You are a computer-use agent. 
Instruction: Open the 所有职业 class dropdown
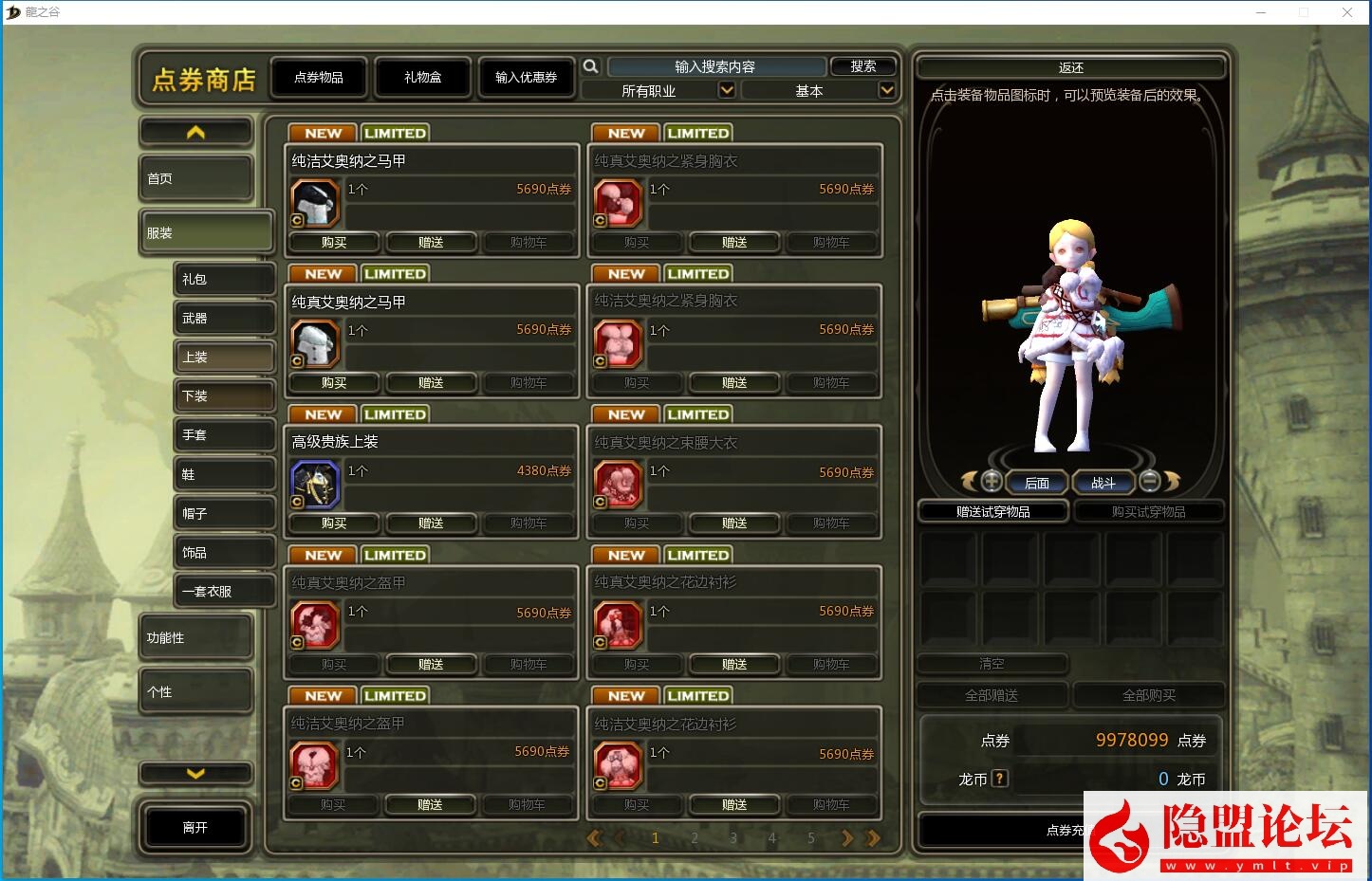(658, 91)
